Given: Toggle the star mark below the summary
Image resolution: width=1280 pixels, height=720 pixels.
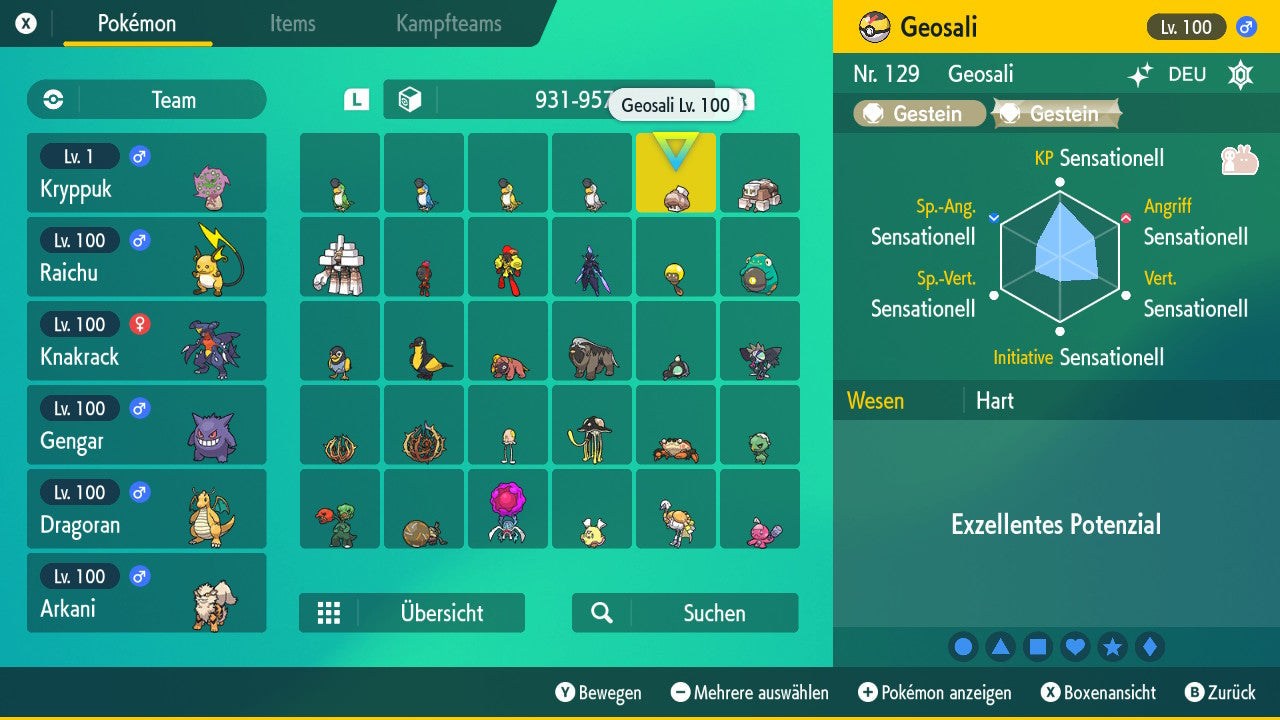Looking at the screenshot, I should point(1113,647).
